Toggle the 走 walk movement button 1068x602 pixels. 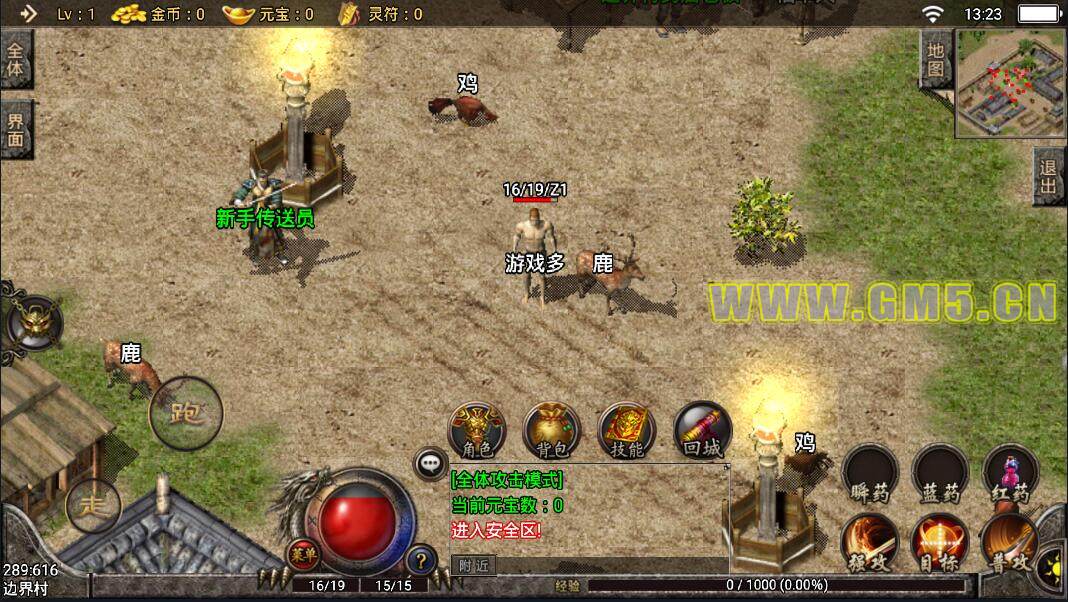(x=93, y=505)
